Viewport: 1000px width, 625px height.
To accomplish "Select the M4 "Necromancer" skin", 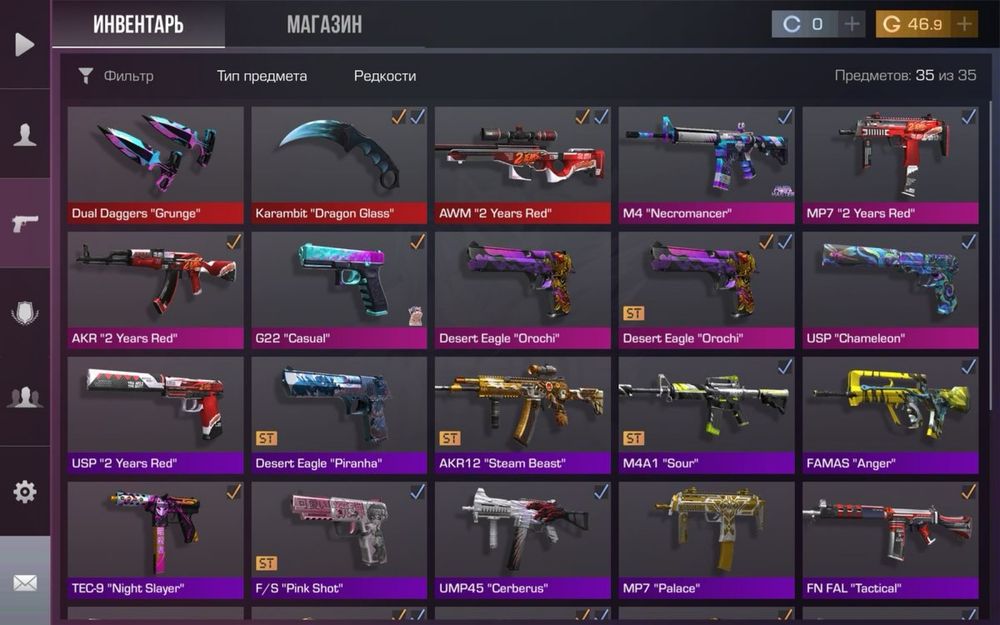I will click(x=707, y=164).
